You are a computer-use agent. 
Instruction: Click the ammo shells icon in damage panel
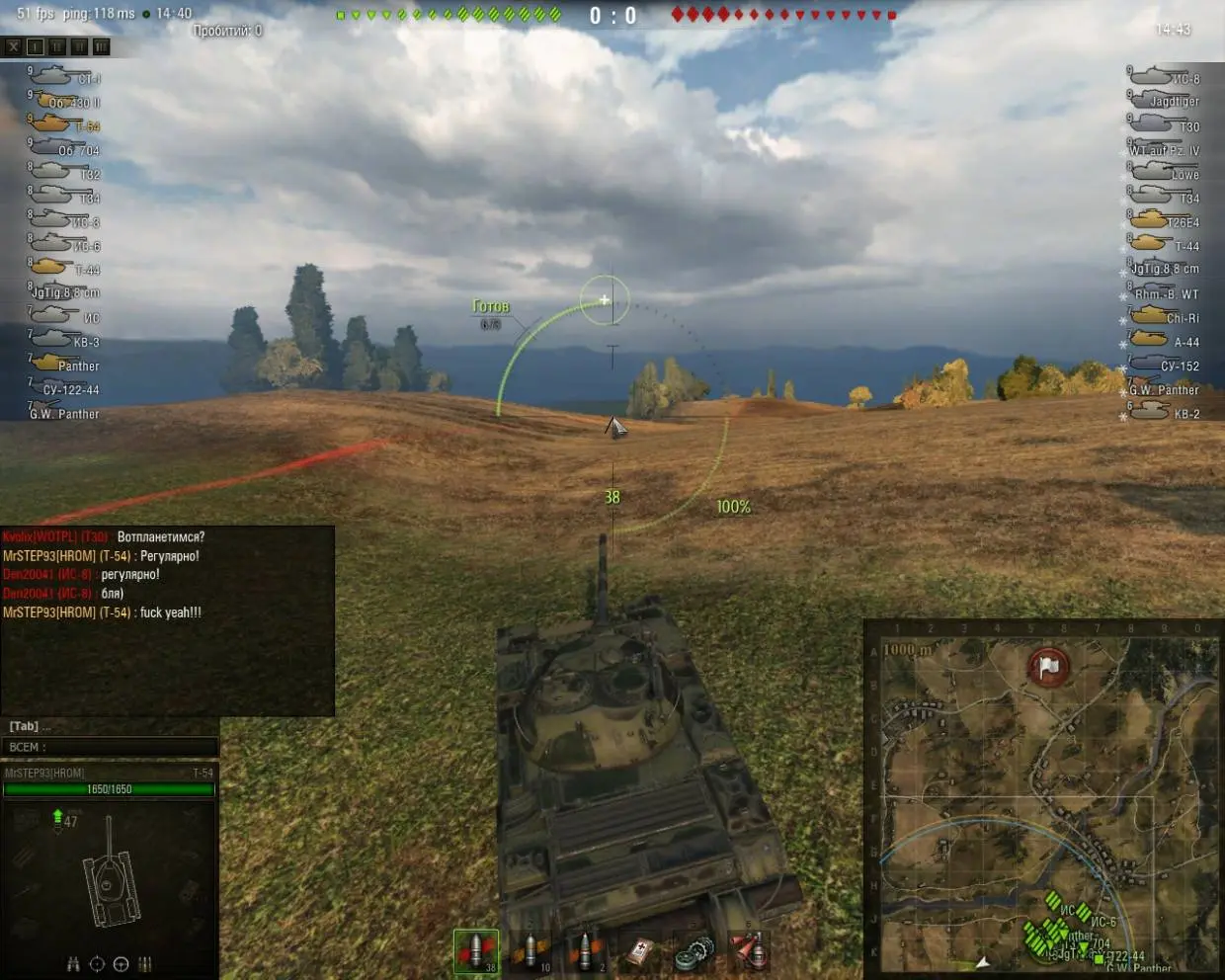tap(144, 964)
